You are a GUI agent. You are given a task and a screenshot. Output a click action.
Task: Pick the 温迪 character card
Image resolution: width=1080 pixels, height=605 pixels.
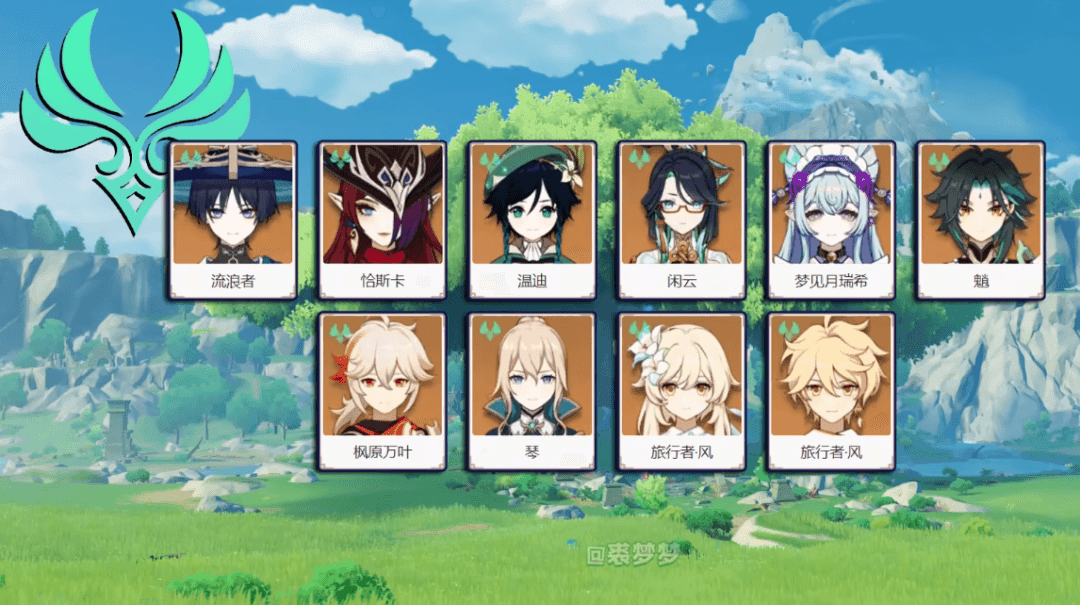[x=532, y=220]
